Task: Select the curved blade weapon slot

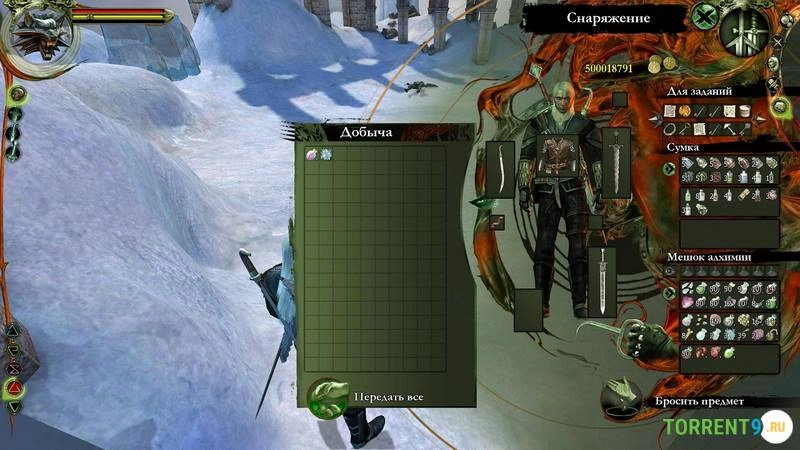Action: tap(499, 169)
